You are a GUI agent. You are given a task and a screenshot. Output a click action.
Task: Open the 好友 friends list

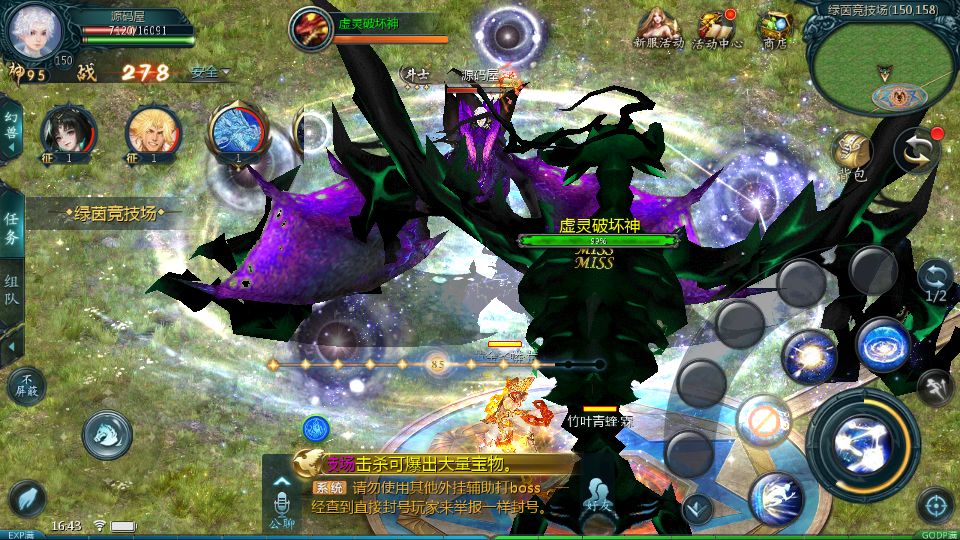pyautogui.click(x=600, y=500)
